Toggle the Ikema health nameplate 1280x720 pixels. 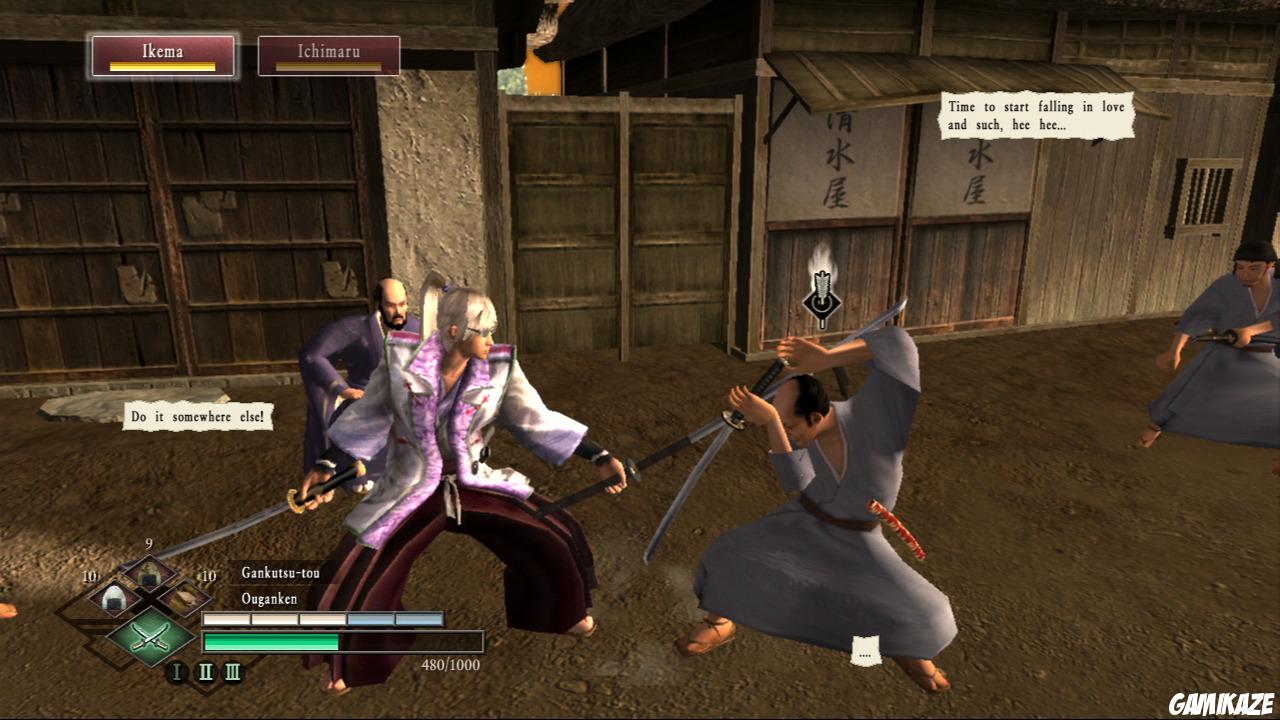(x=163, y=55)
